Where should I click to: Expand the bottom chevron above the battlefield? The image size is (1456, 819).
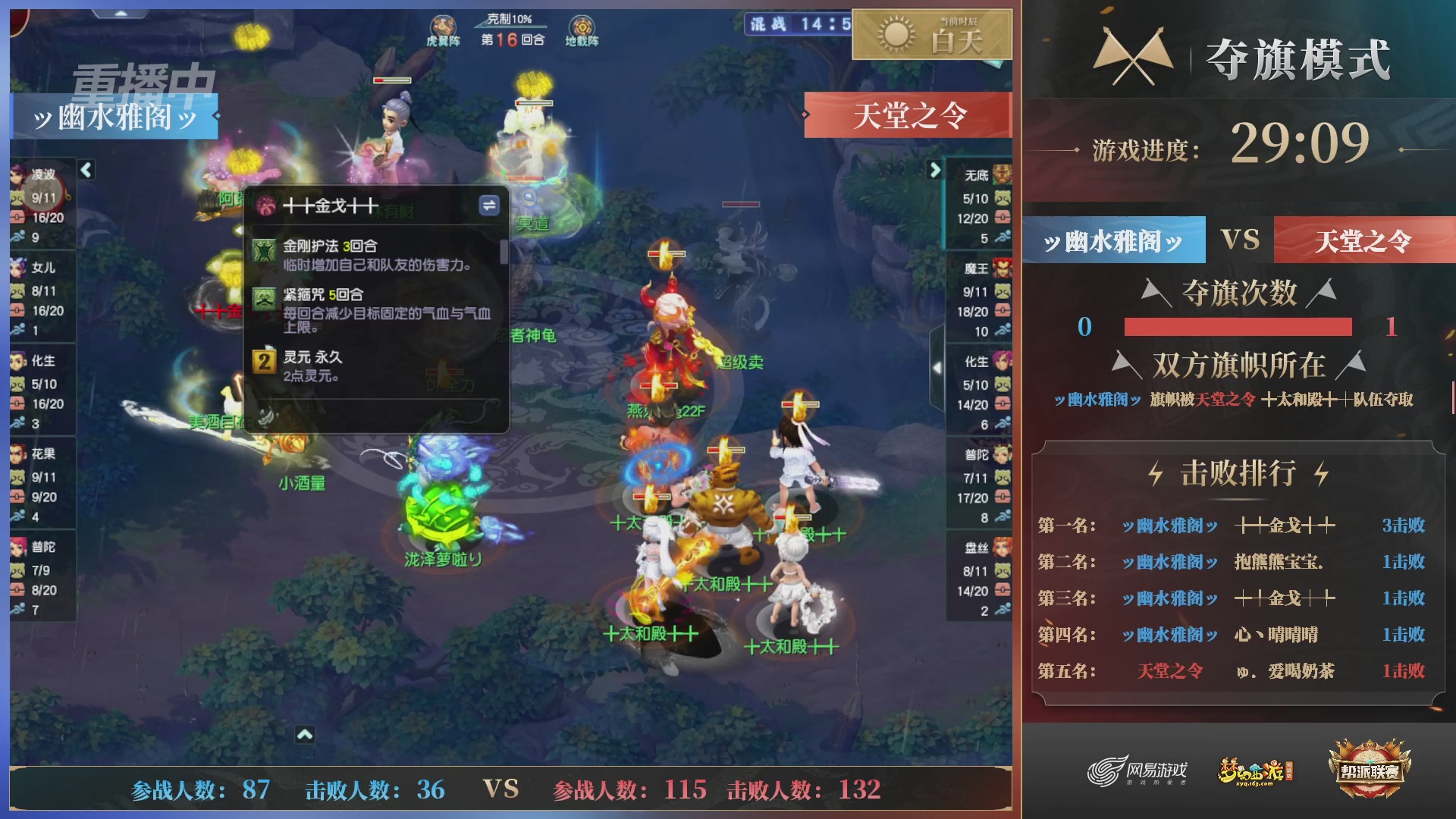click(306, 734)
